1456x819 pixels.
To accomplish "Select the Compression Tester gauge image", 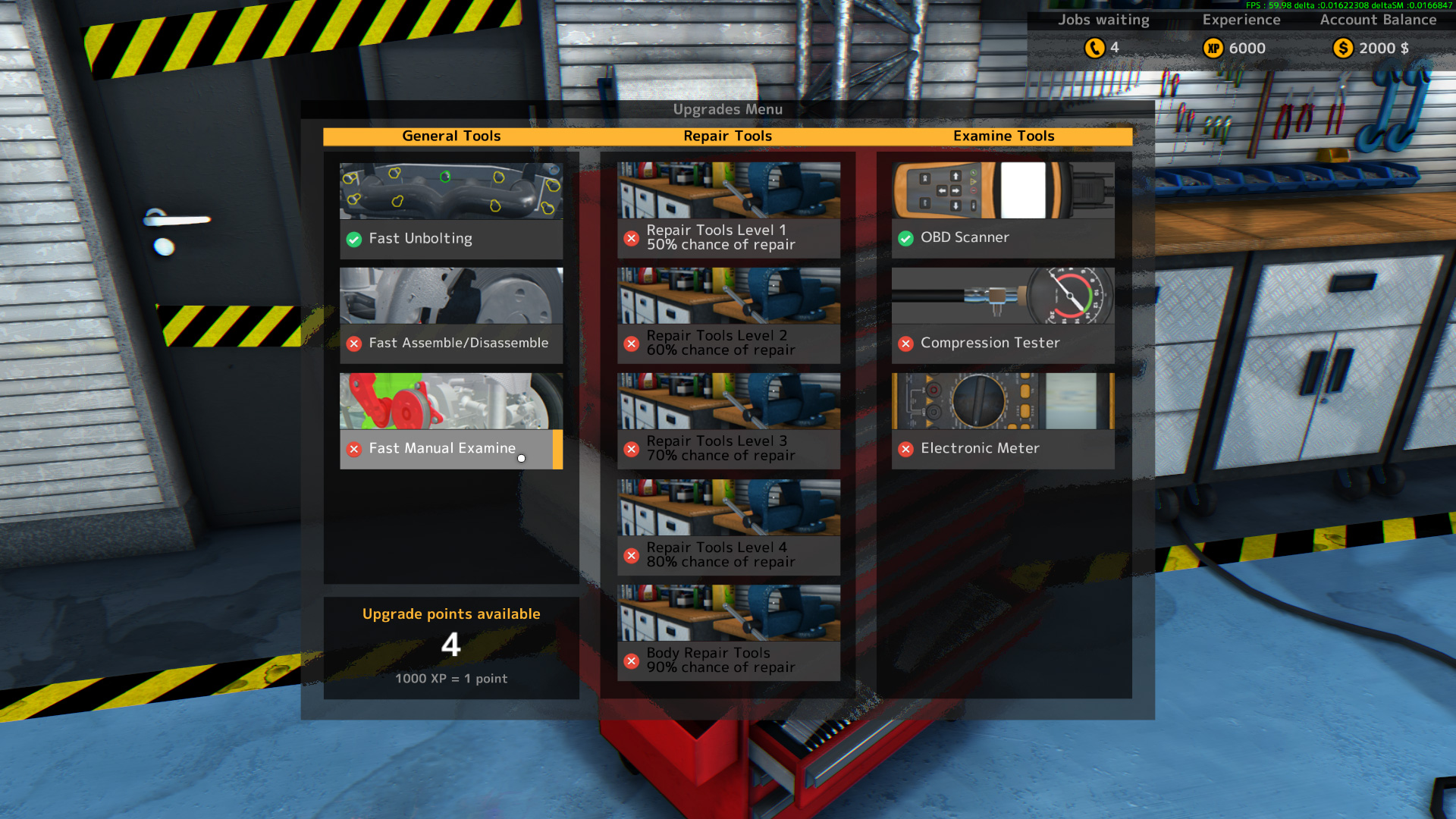I will pos(1003,296).
